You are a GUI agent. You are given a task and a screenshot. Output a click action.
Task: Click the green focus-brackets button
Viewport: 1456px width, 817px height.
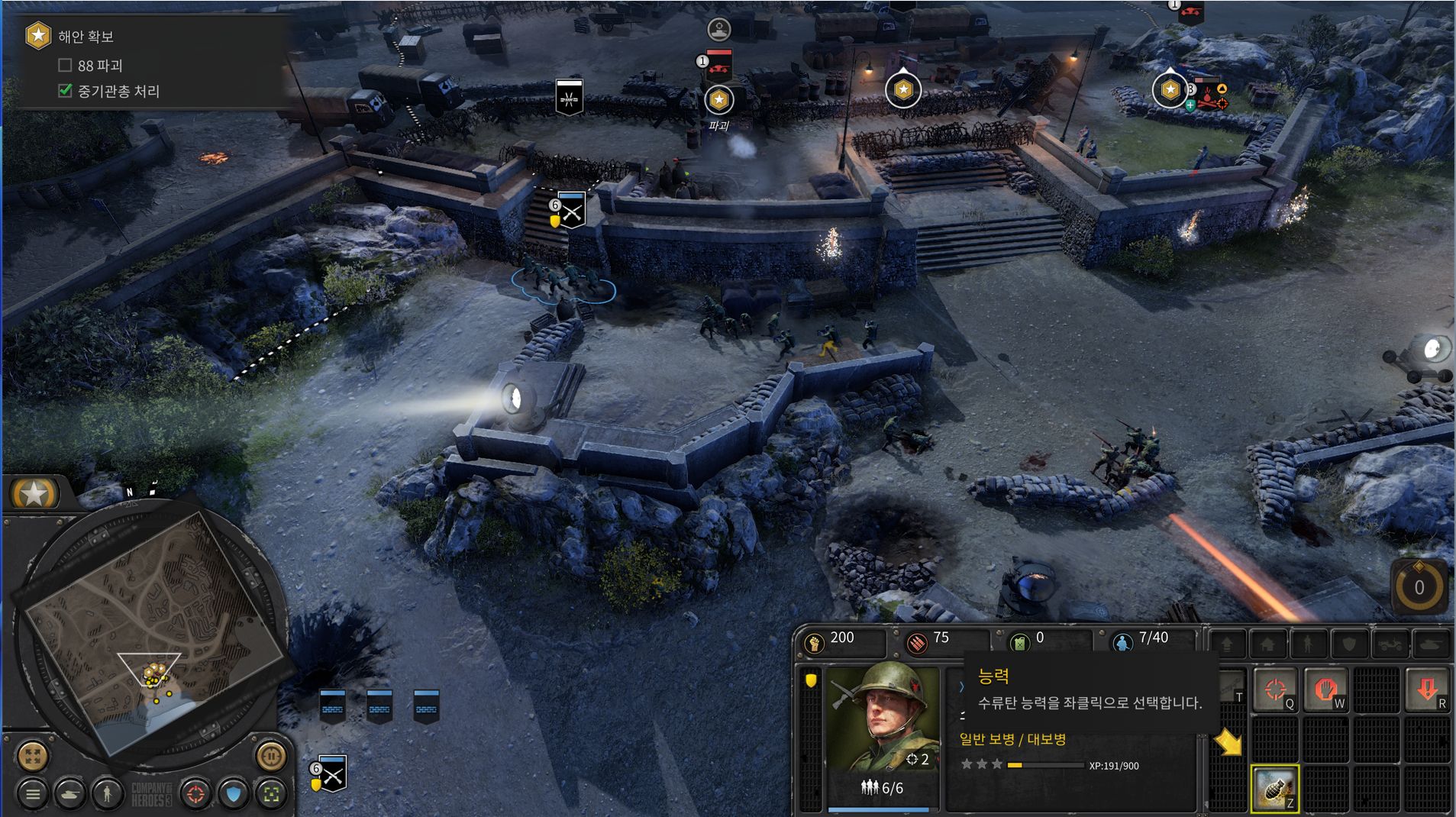click(x=271, y=794)
